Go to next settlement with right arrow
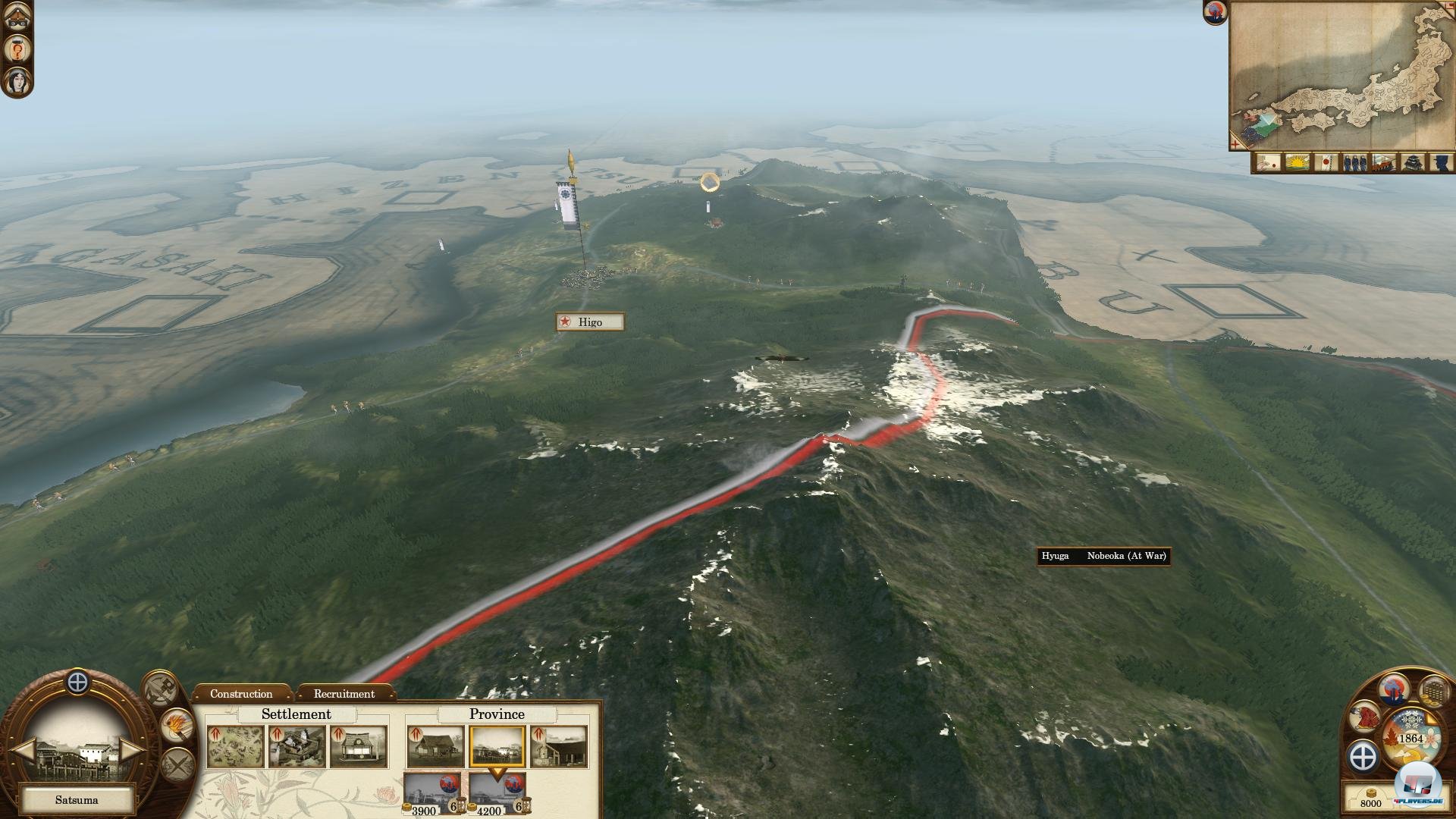 coord(130,751)
